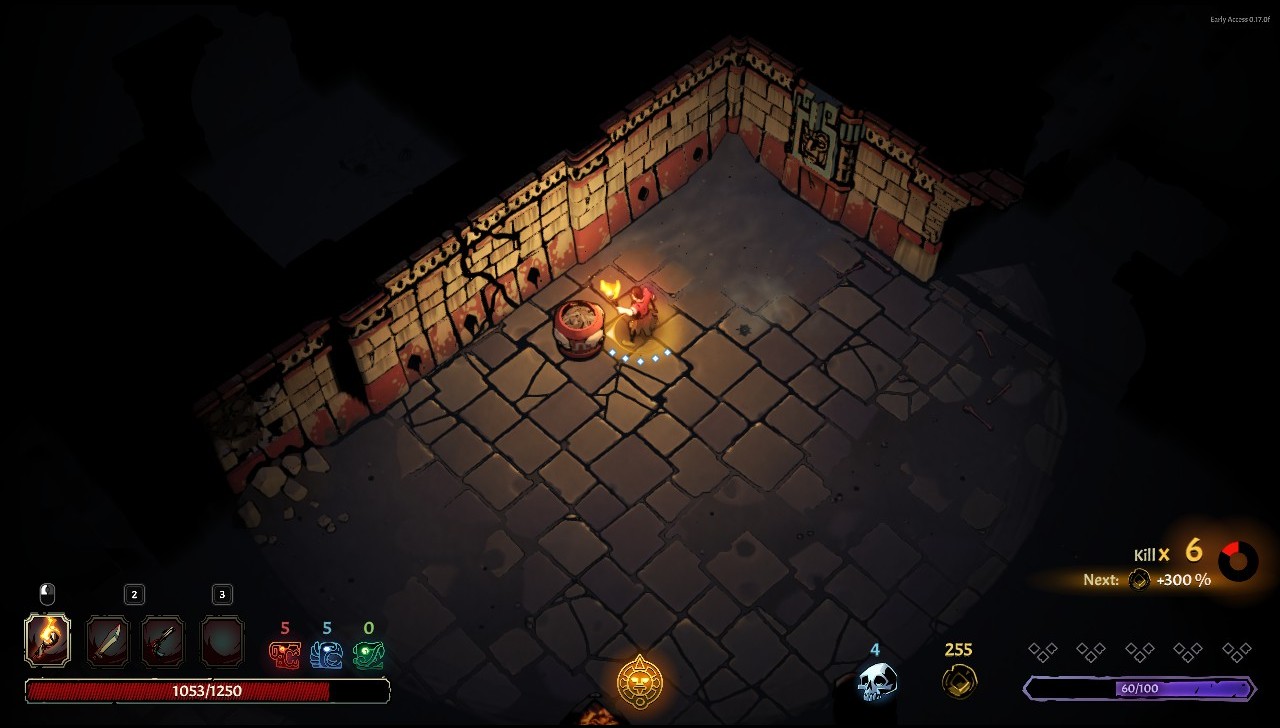The height and width of the screenshot is (728, 1280).
Task: Click the golden sun relic medallion
Action: point(639,681)
